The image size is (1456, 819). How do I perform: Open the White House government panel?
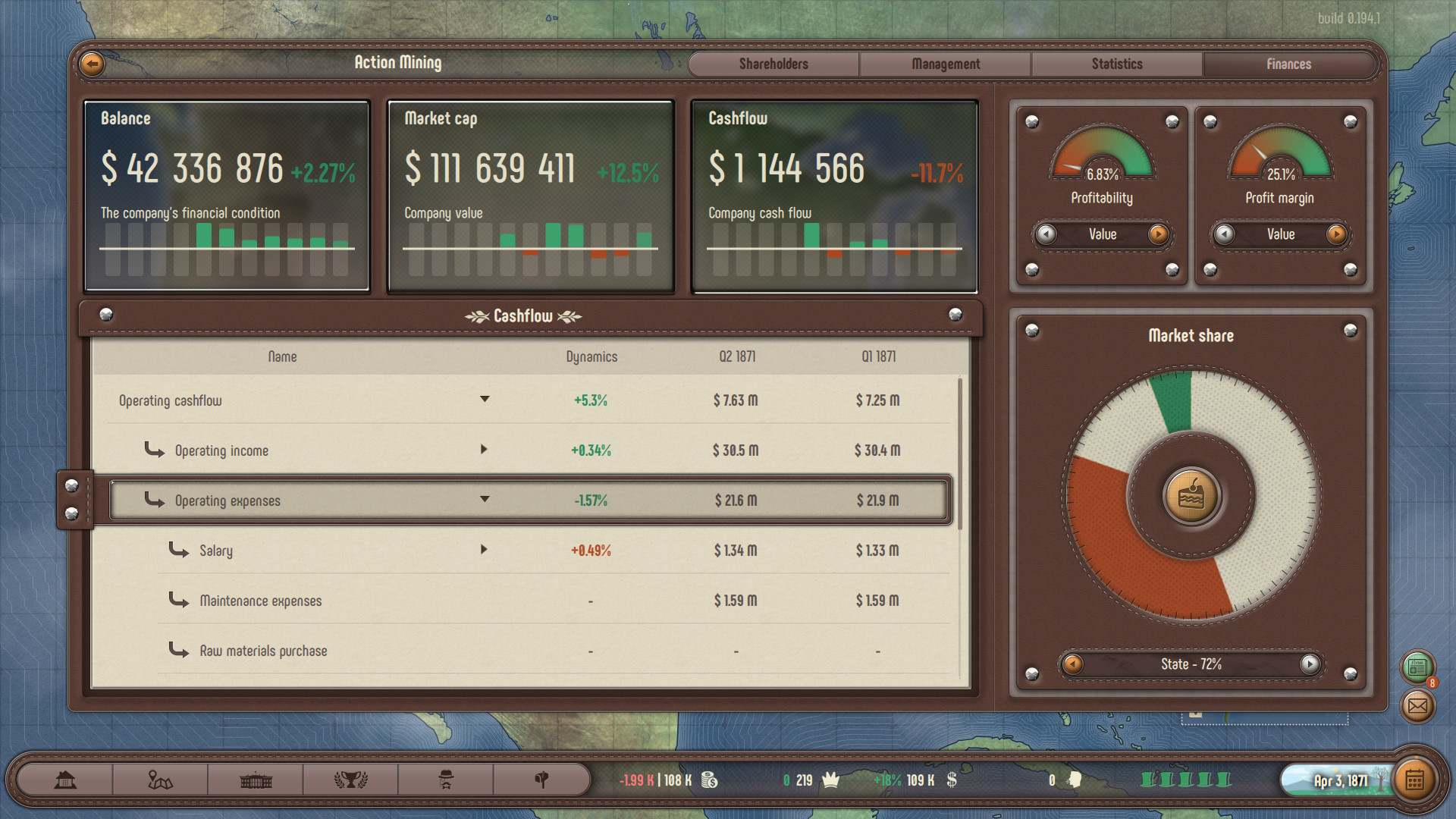click(255, 779)
